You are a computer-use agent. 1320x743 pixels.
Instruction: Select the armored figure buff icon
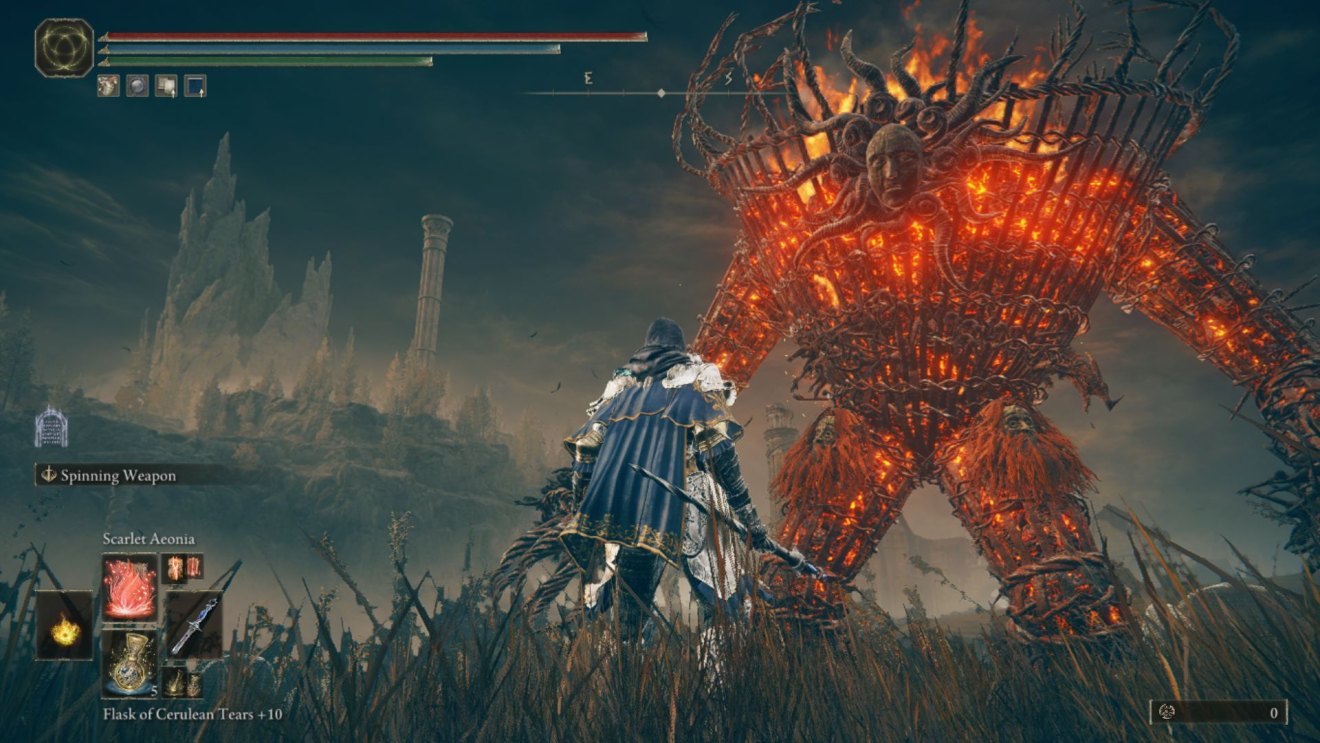coord(108,84)
